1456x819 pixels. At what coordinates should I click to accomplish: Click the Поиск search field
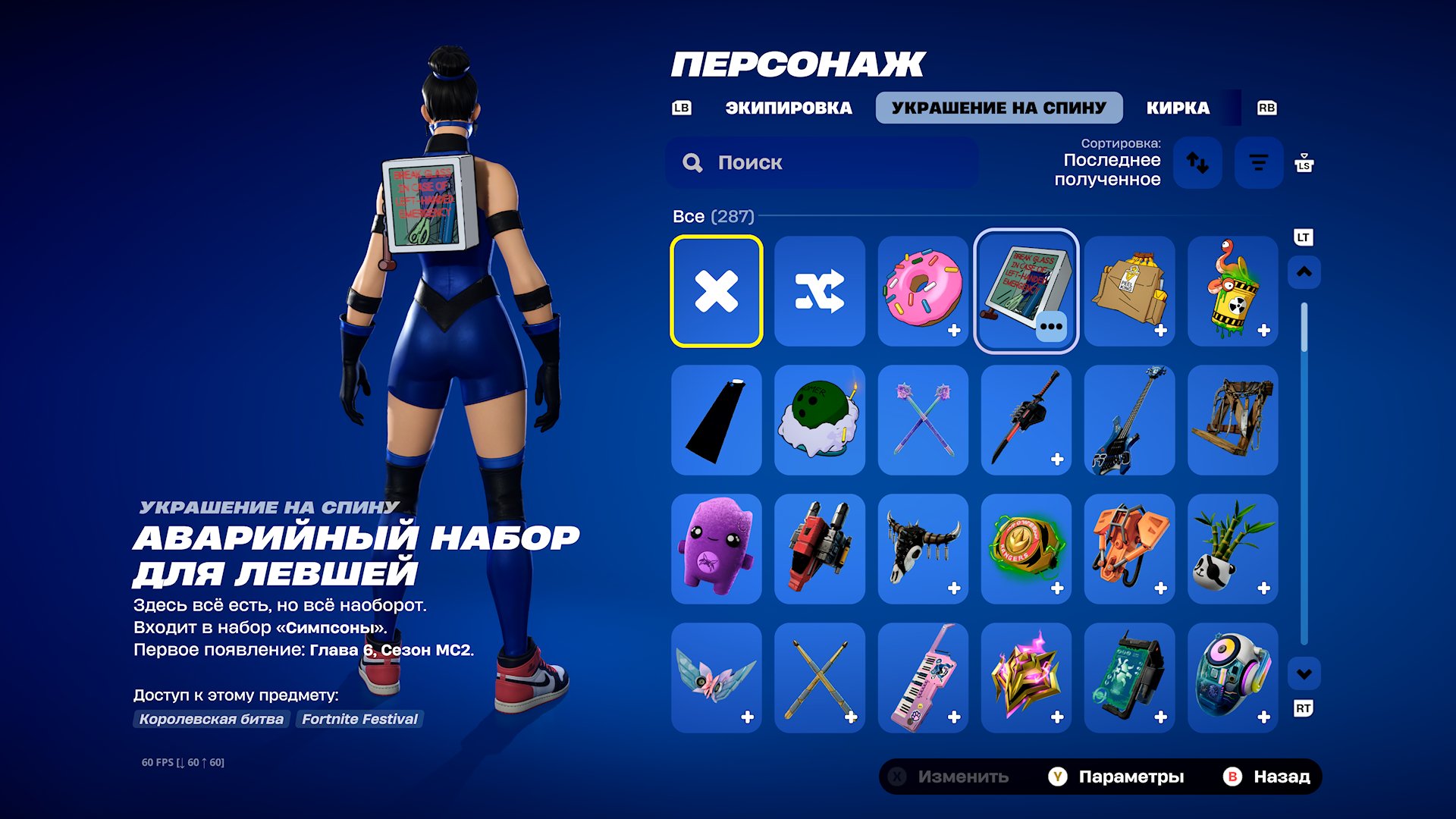point(821,162)
